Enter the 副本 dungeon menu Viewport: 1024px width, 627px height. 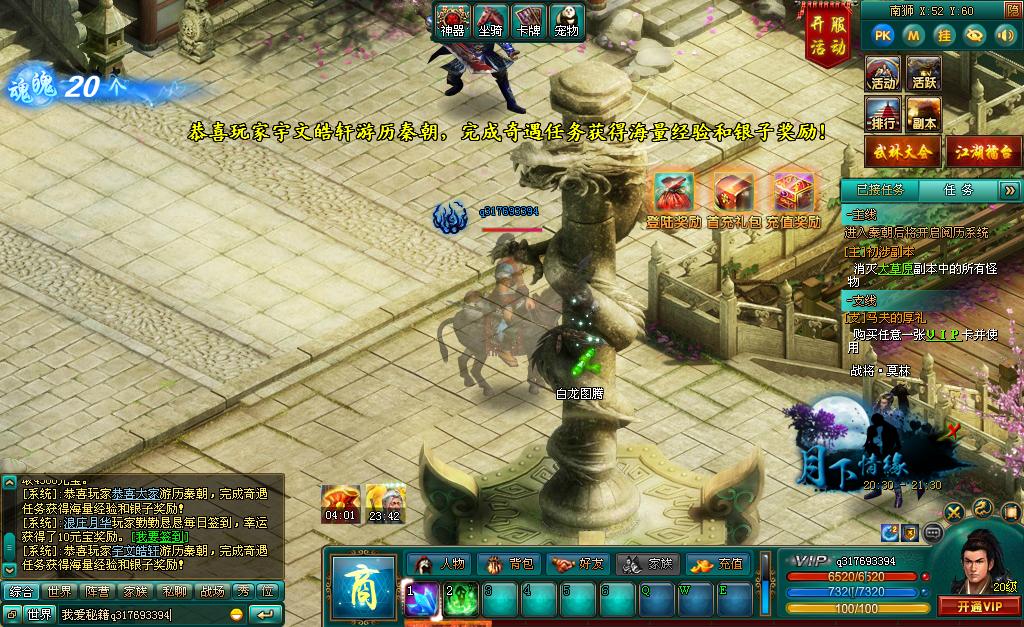[924, 114]
